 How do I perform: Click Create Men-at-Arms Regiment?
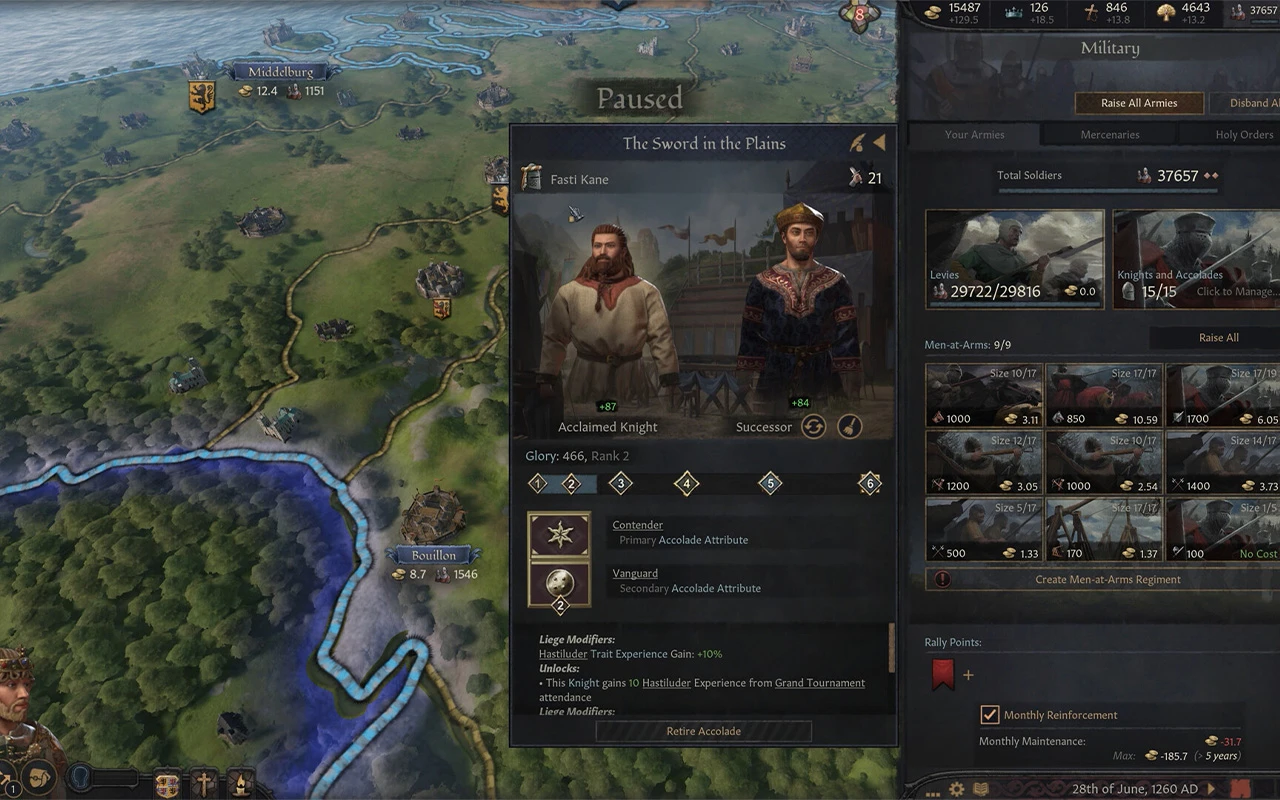tap(1107, 579)
